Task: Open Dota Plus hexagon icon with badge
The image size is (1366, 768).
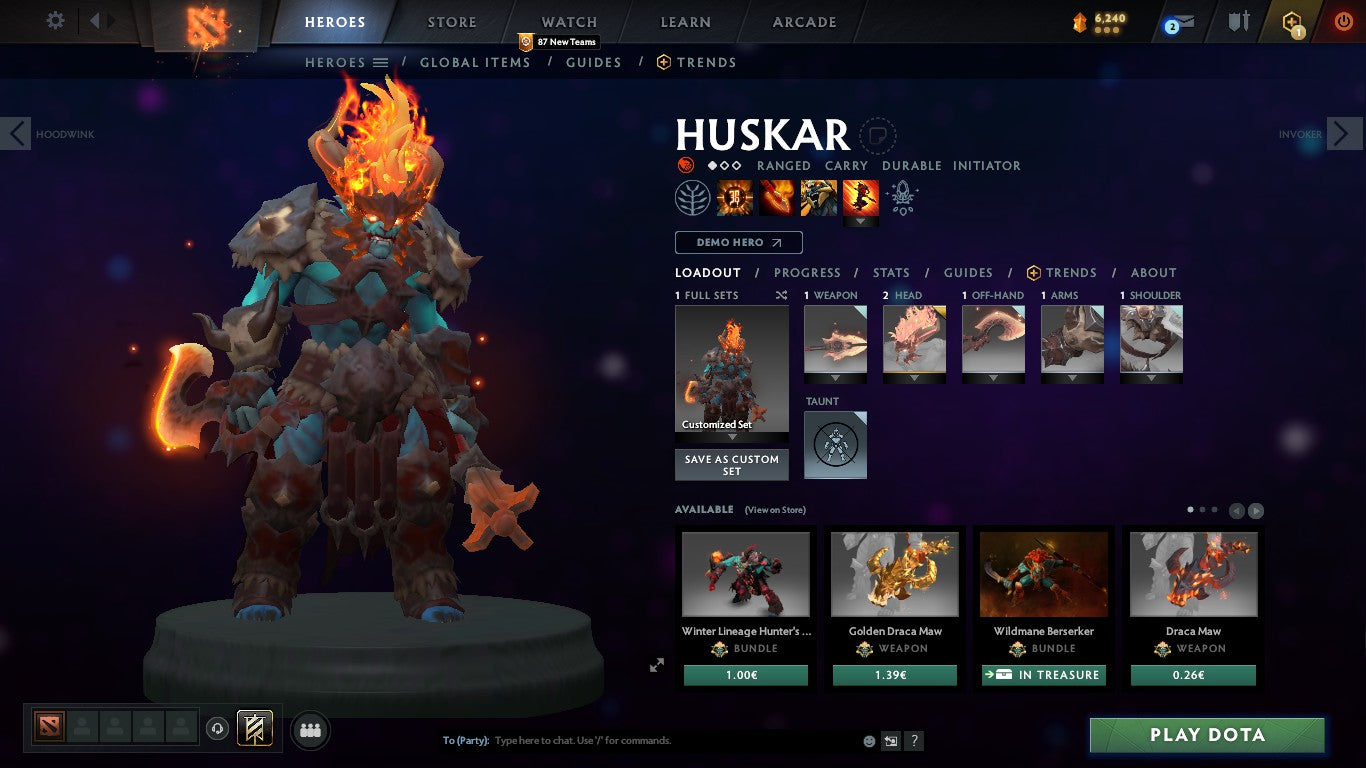Action: (1290, 22)
